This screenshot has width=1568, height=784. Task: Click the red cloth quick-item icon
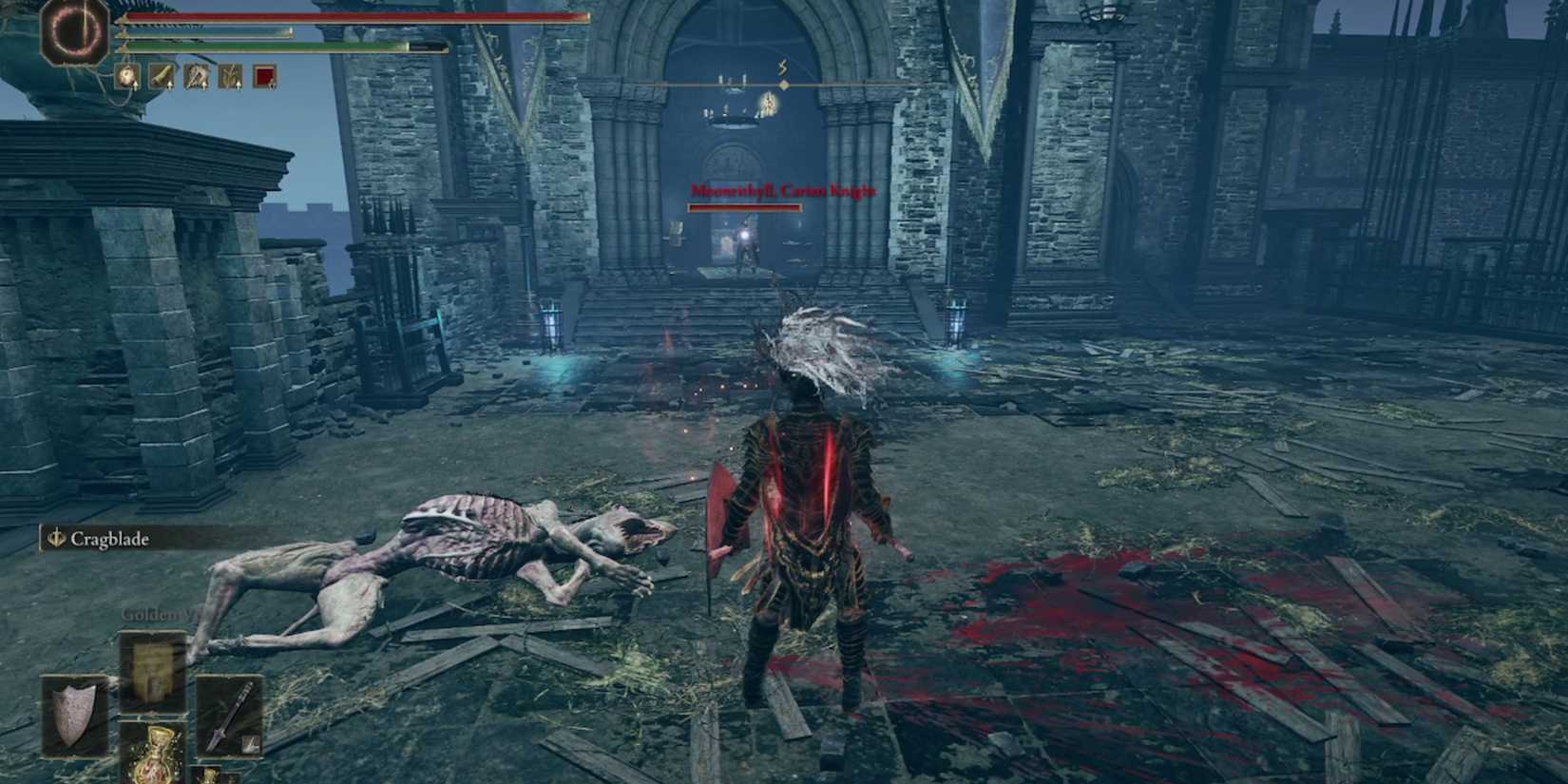[265, 78]
